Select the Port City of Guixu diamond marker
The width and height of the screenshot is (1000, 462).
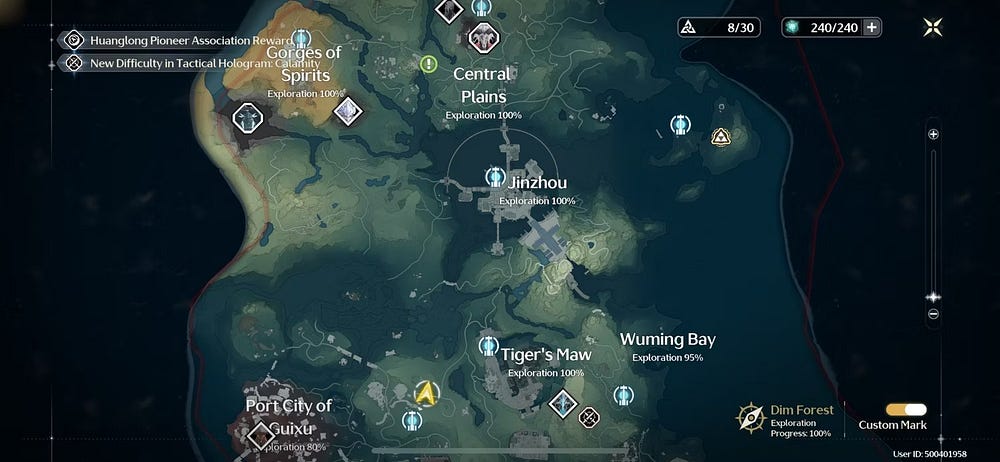click(x=262, y=435)
